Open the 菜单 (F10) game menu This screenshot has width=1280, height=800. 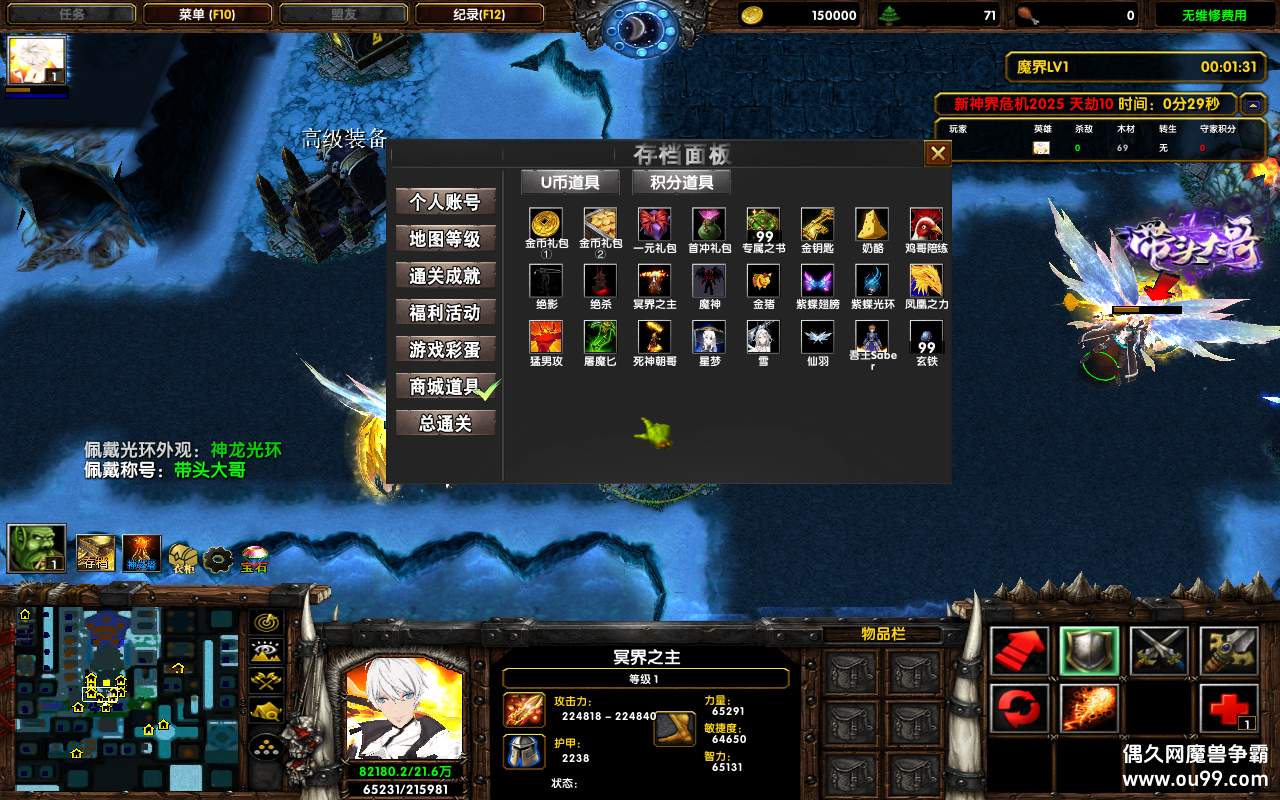click(x=207, y=15)
